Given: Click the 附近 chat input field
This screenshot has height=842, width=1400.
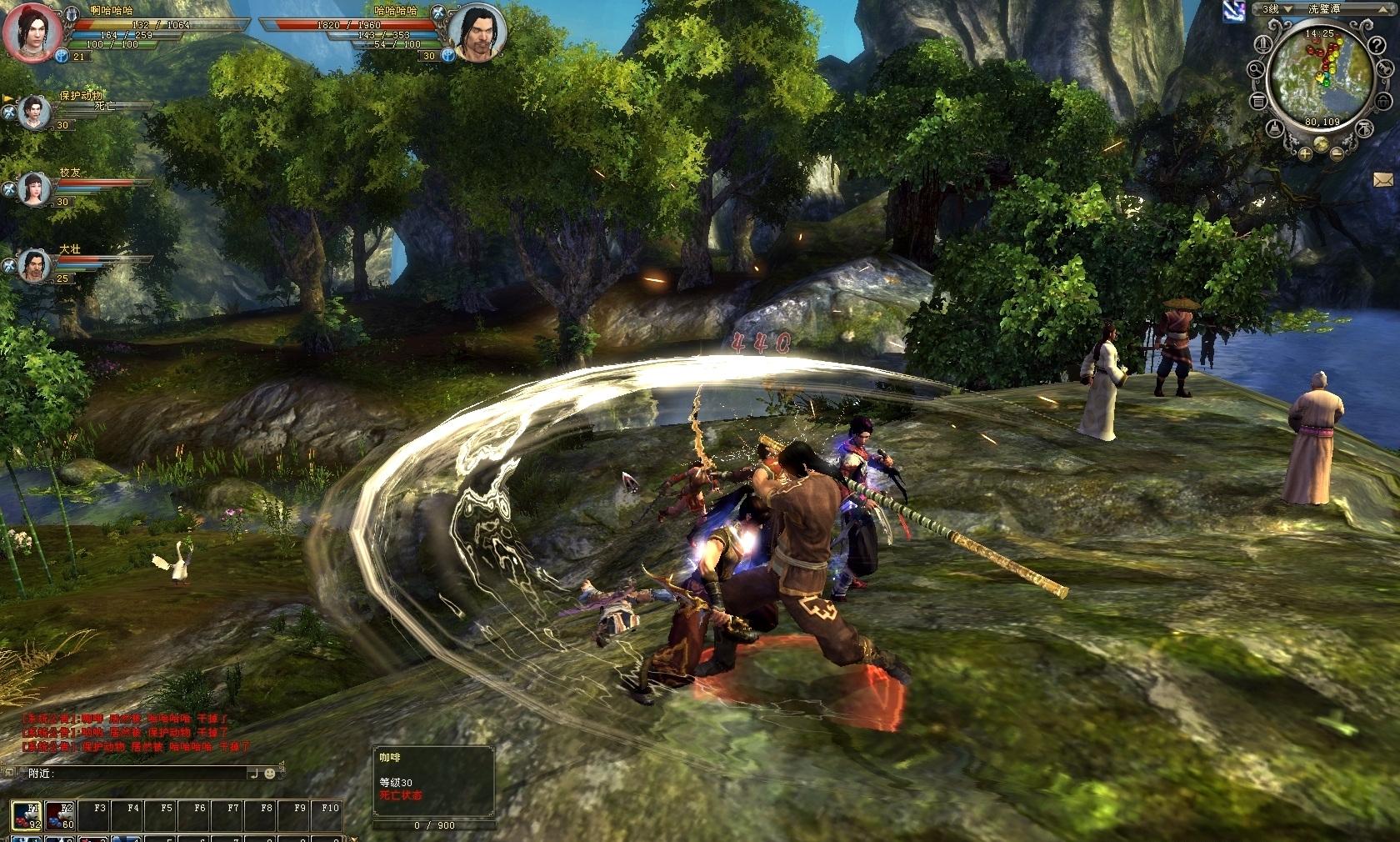Looking at the screenshot, I should click(x=150, y=774).
